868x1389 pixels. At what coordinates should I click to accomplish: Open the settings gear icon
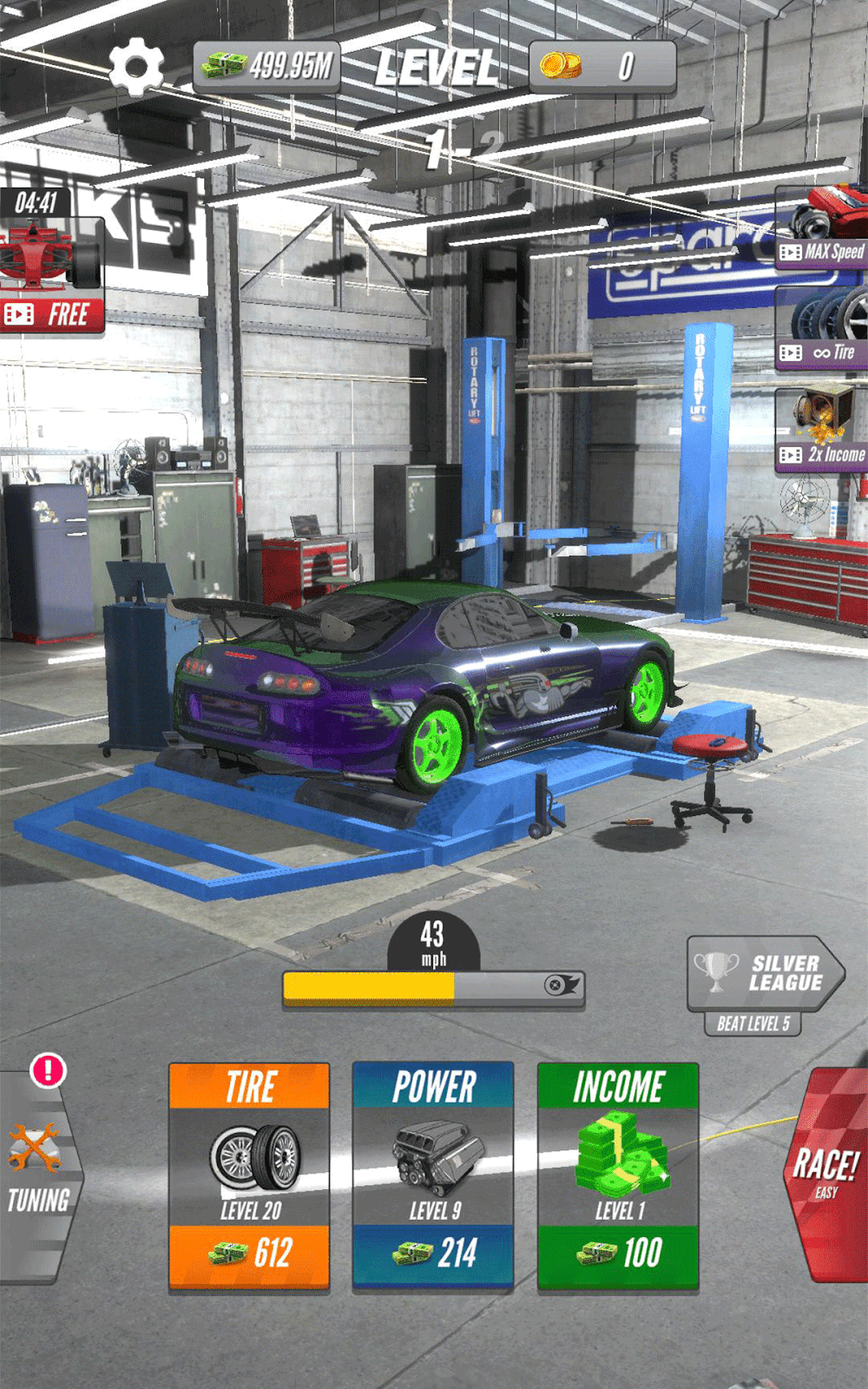[x=136, y=67]
